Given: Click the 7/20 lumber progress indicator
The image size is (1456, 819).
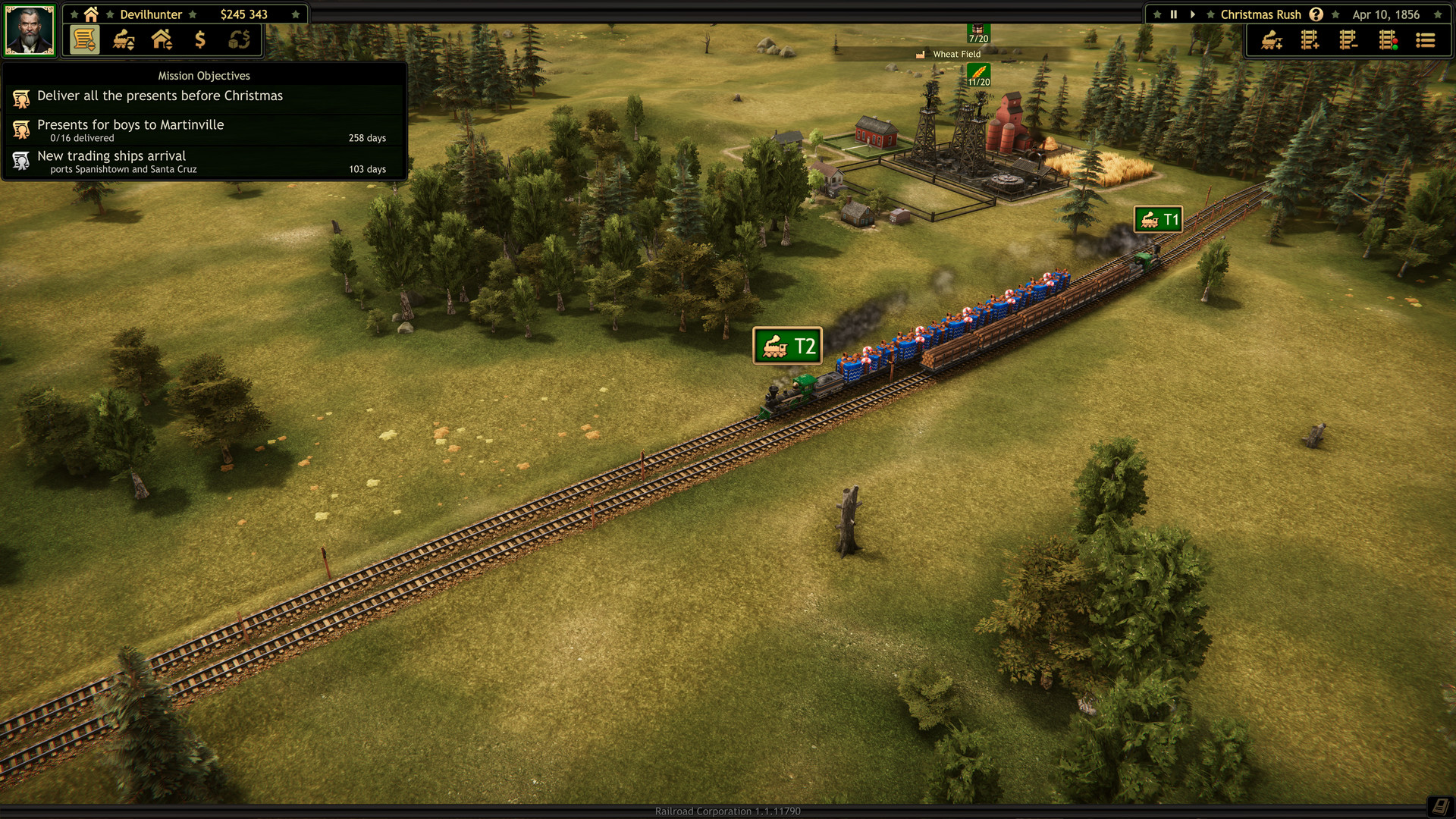Looking at the screenshot, I should pos(977,33).
